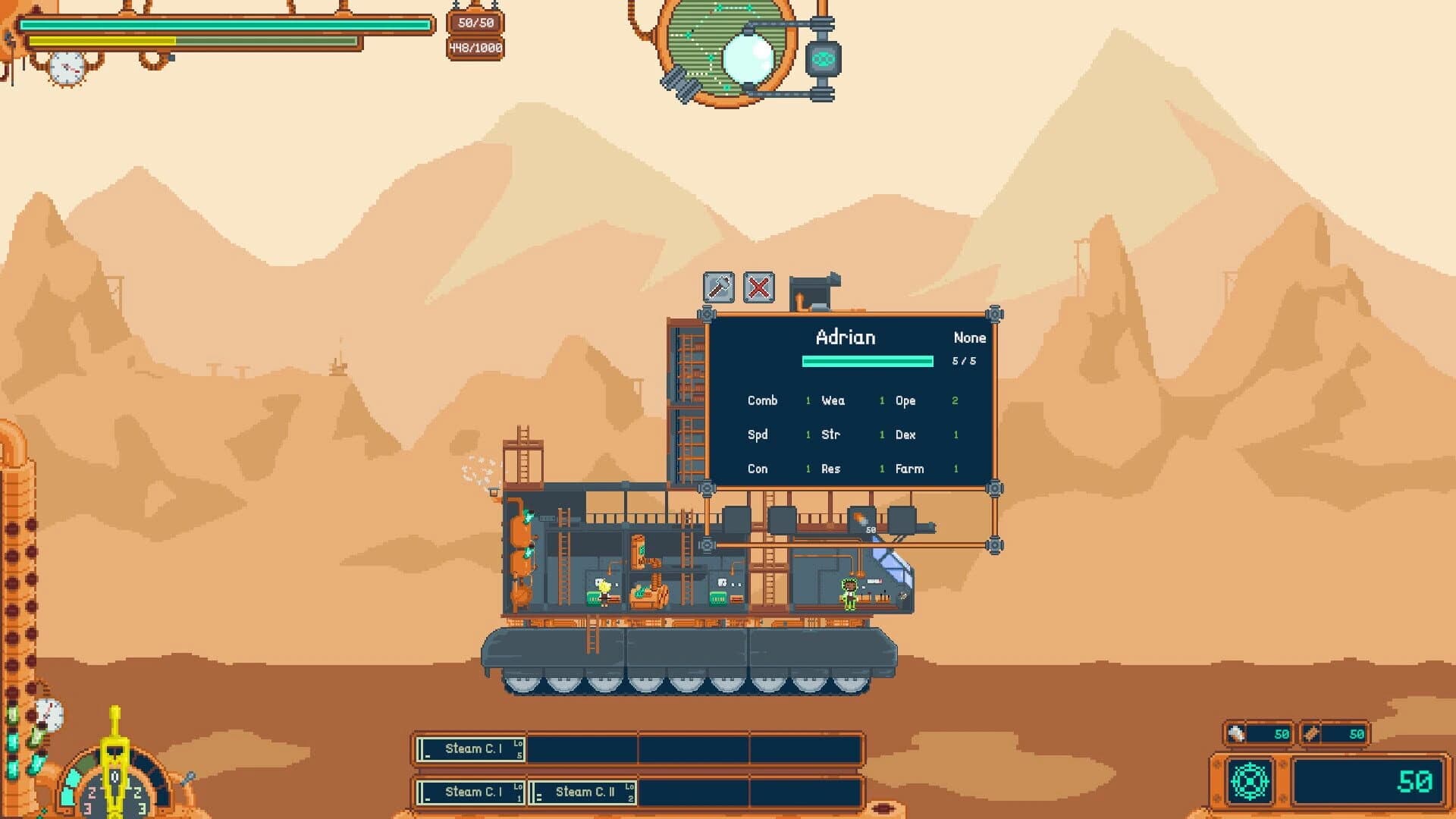The height and width of the screenshot is (819, 1456).
Task: Click the Farm stat on Adrian's panel
Action: [909, 469]
